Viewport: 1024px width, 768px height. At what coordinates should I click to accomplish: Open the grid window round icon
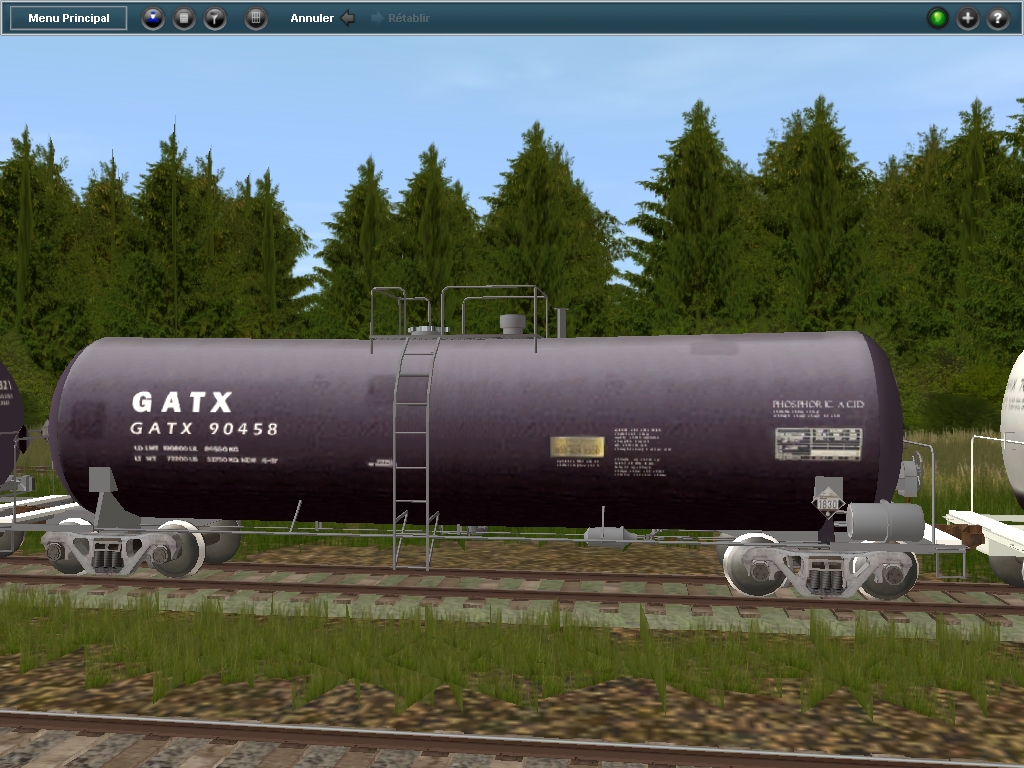coord(256,18)
